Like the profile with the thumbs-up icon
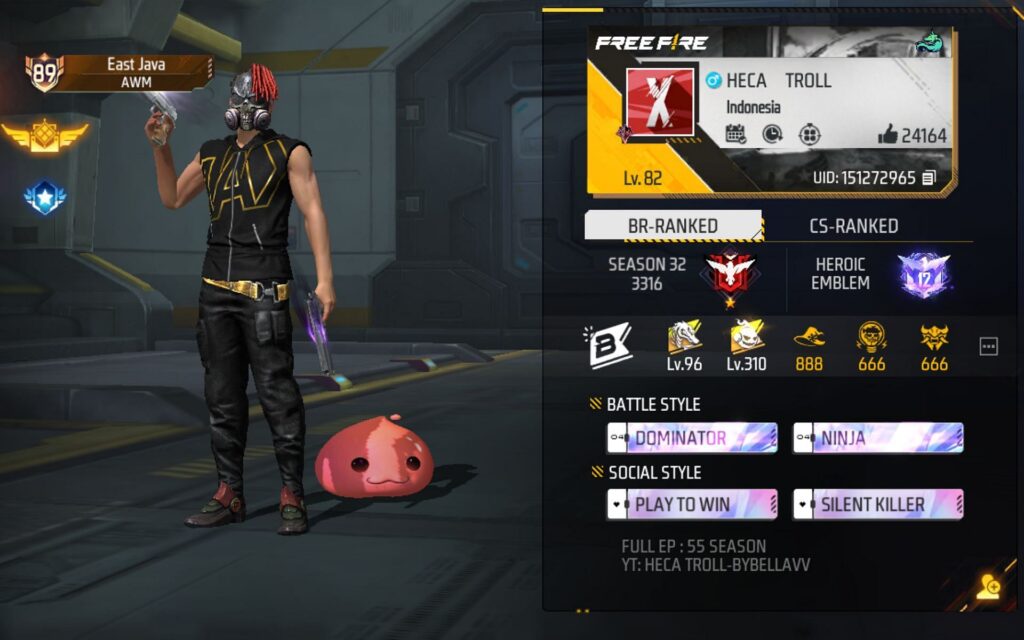 887,134
